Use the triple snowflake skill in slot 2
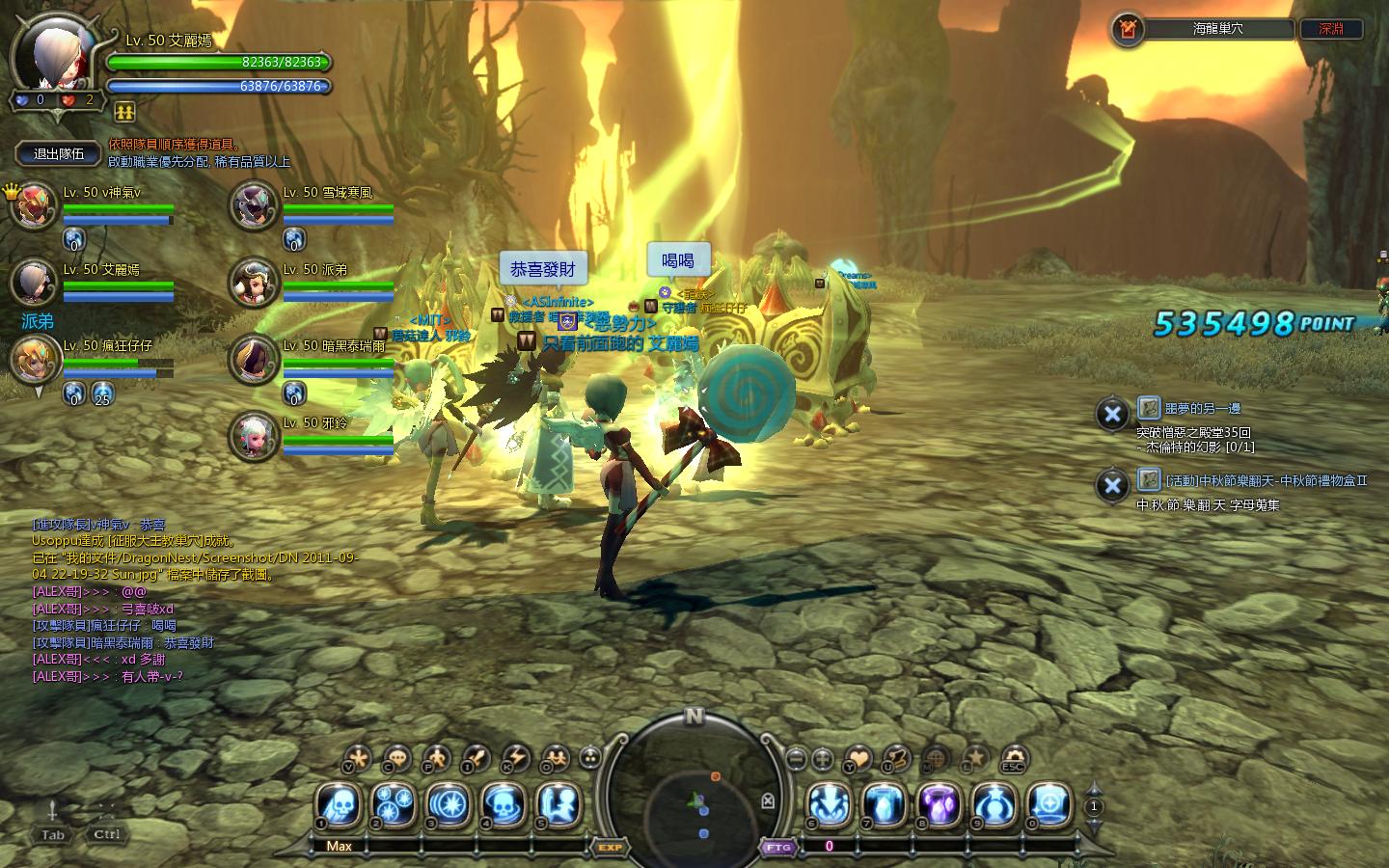Screen dimensions: 1389x868 [x=394, y=803]
